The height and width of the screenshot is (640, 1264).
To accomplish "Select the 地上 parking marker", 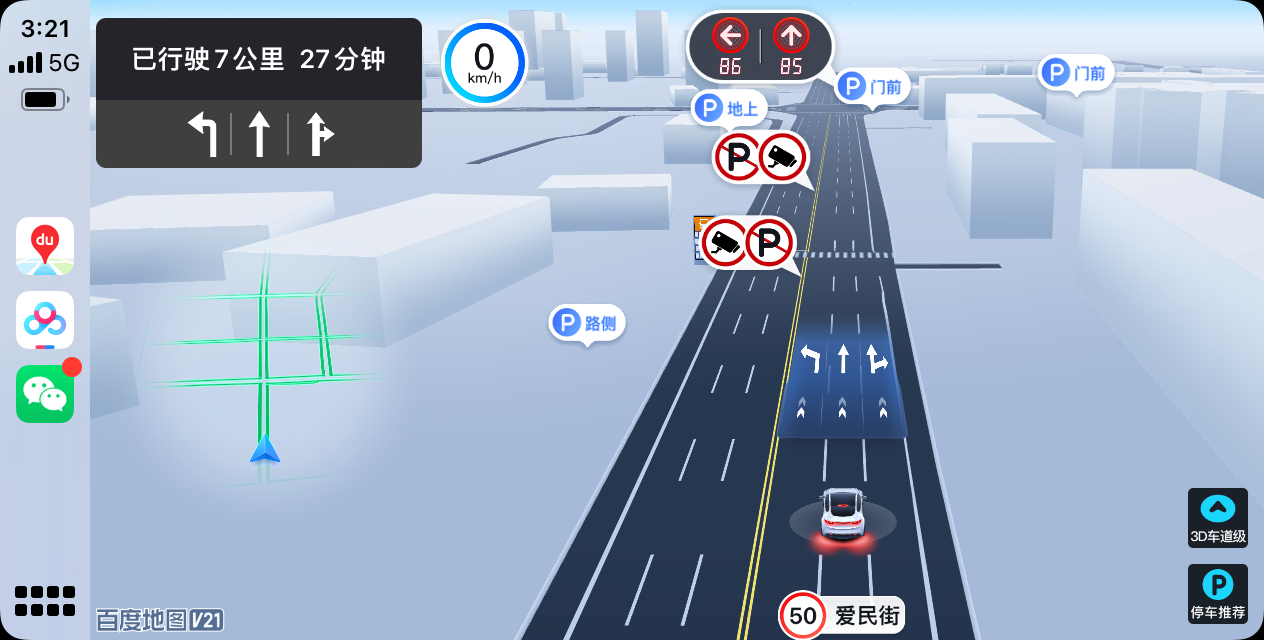I will click(x=729, y=108).
